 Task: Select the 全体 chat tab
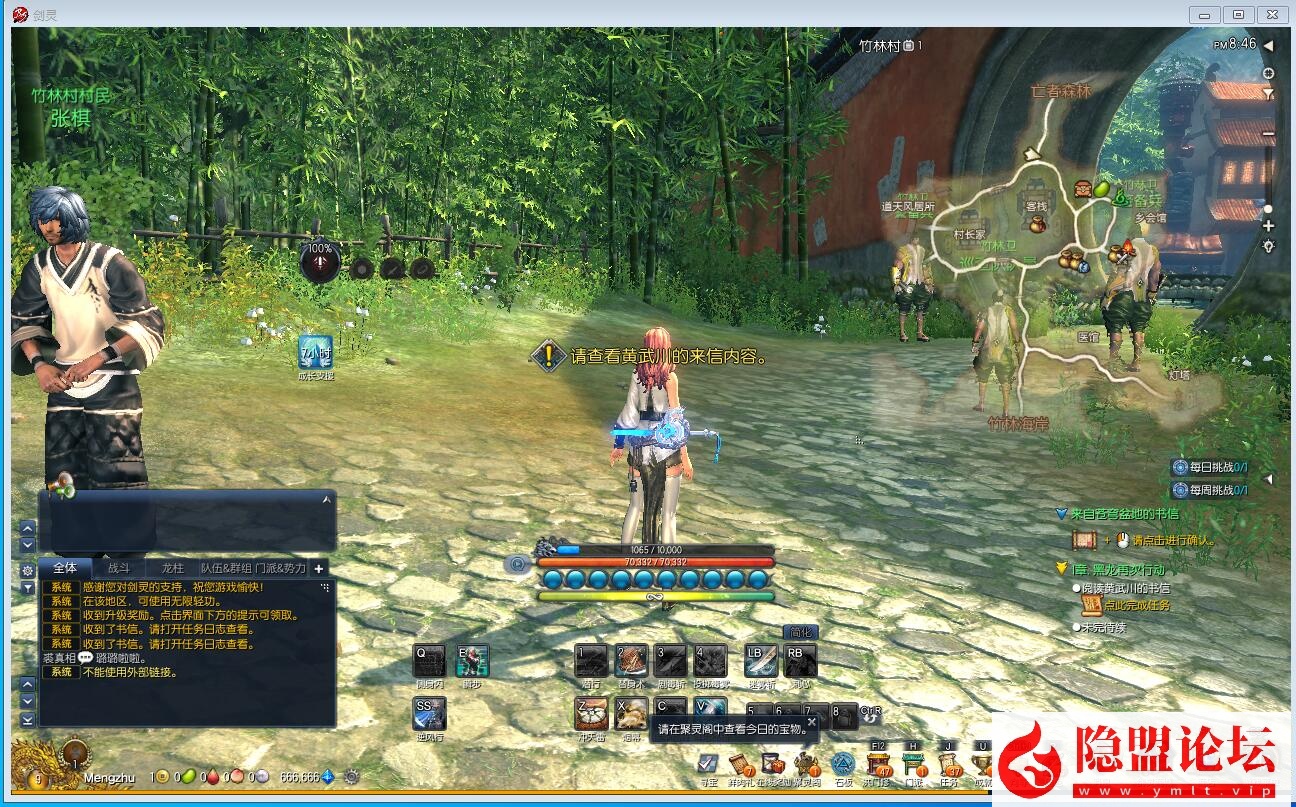click(65, 568)
